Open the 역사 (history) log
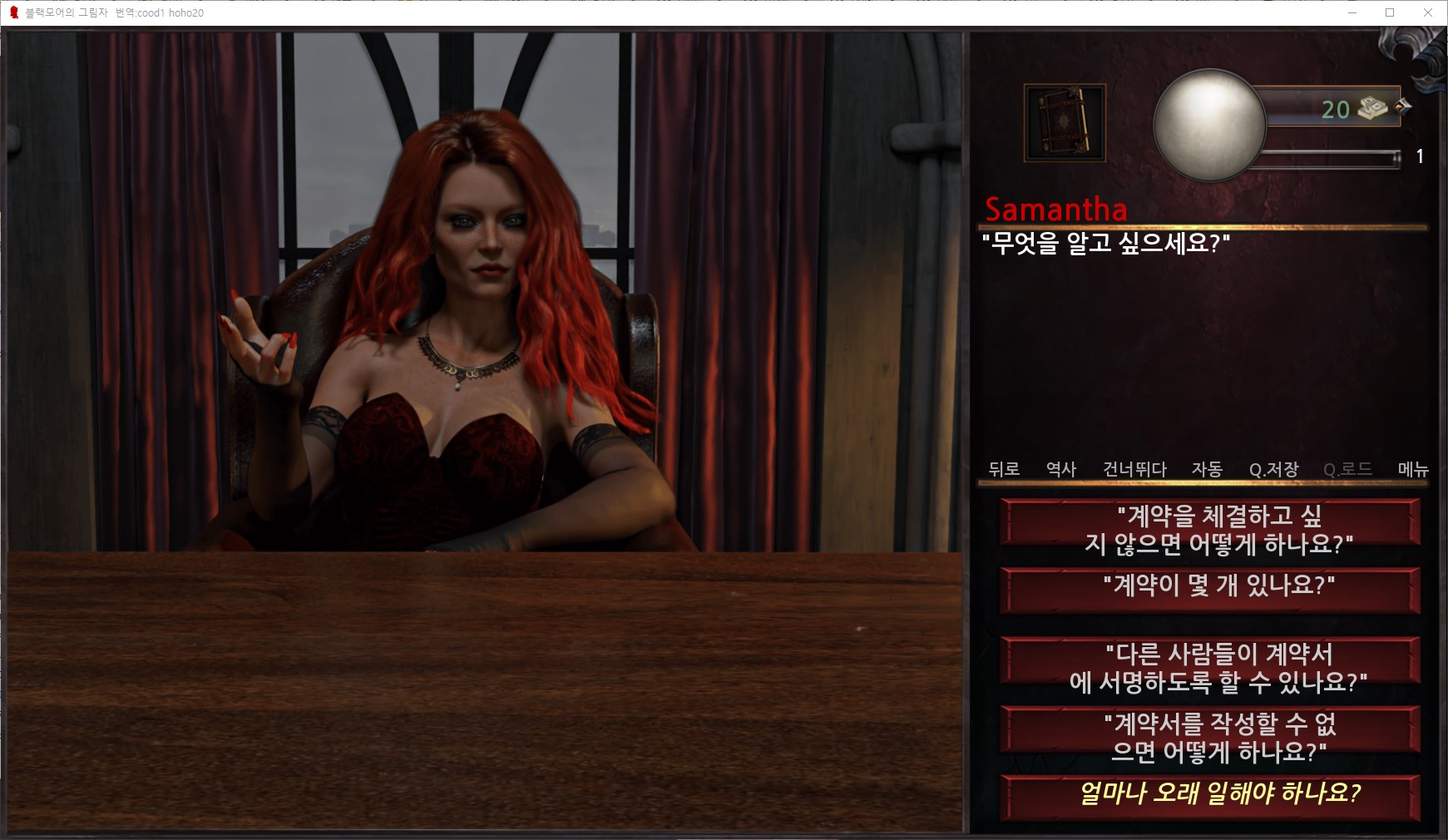 [1061, 469]
